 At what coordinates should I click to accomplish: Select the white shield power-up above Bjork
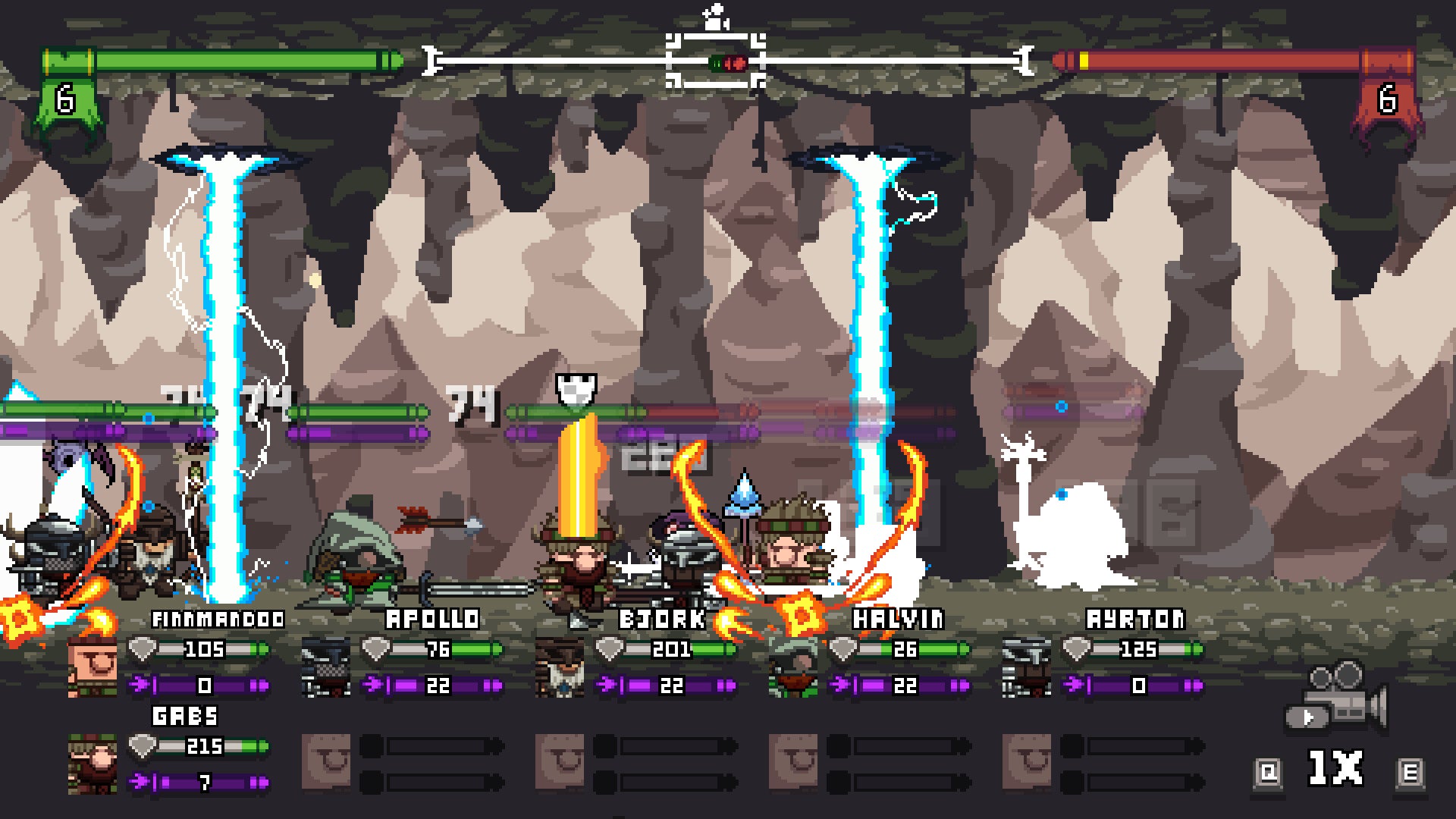tap(577, 388)
